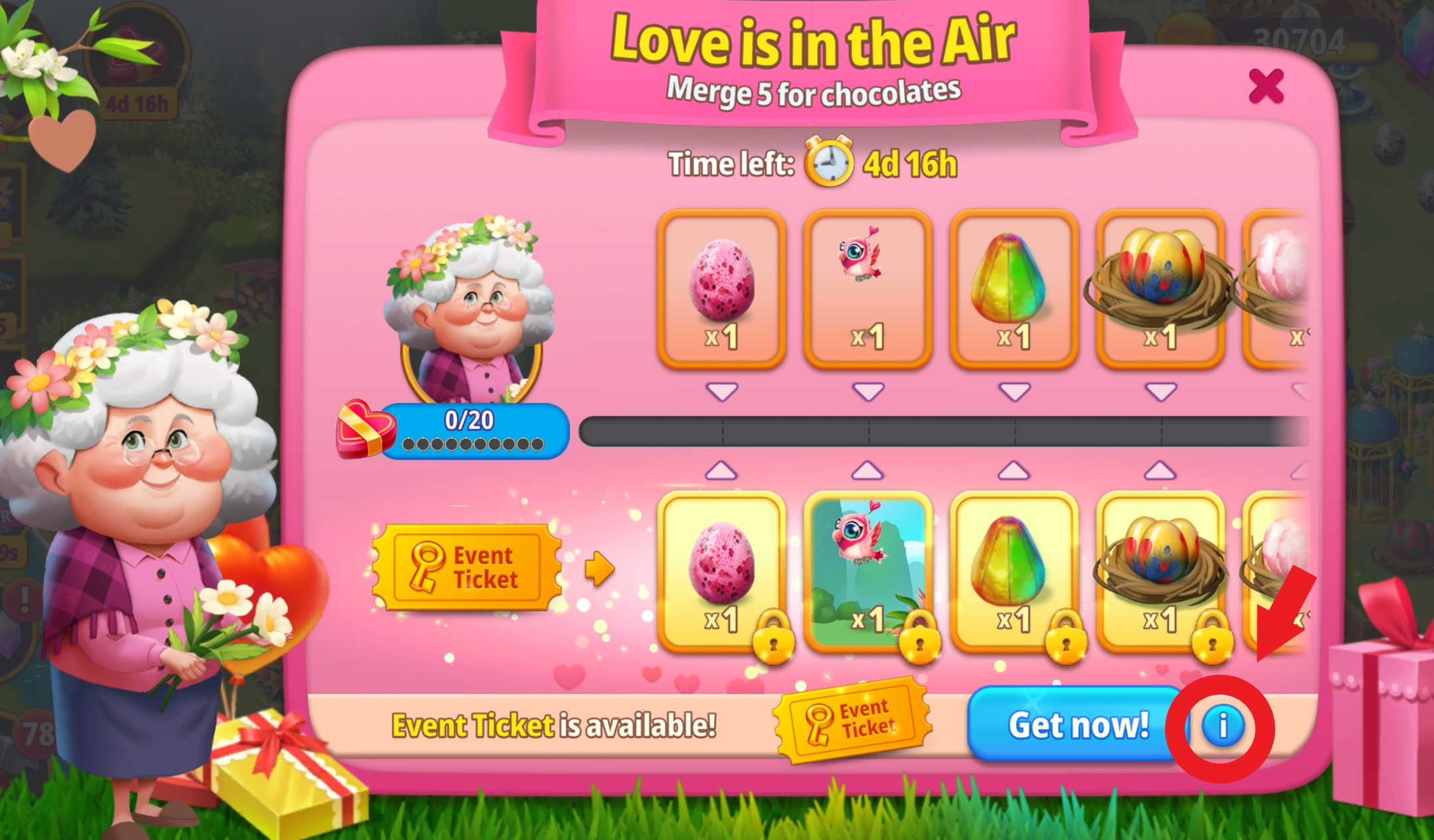Open the blue info icon
This screenshot has width=1434, height=840.
tap(1222, 726)
